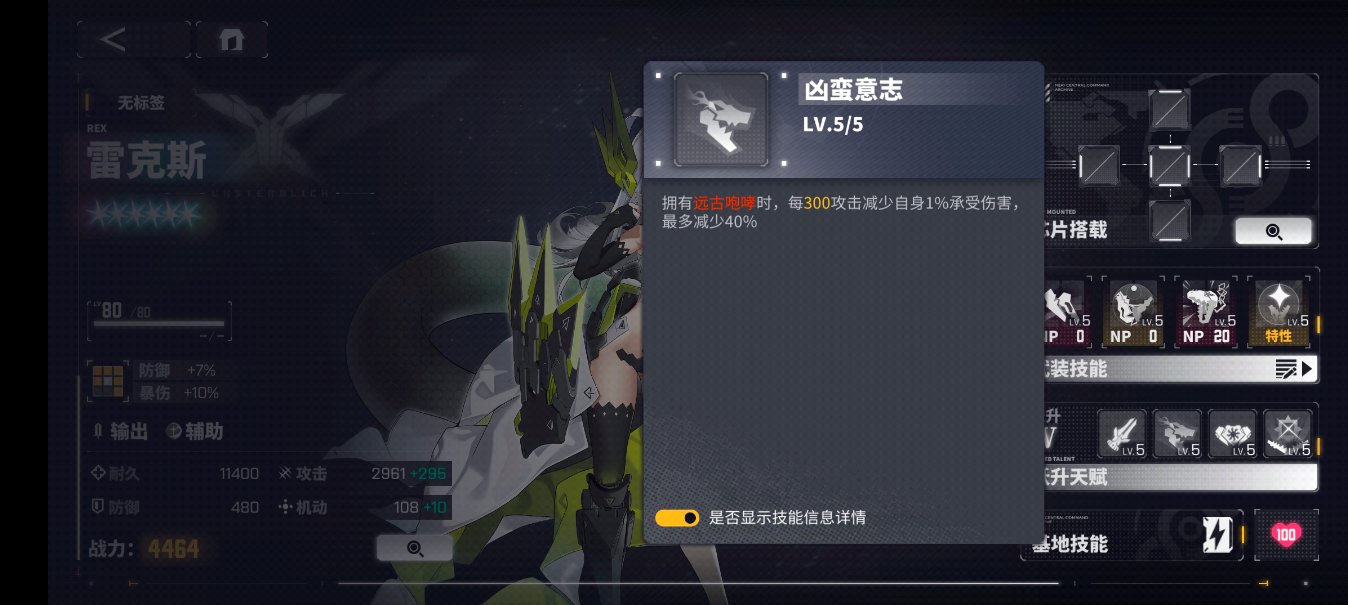The image size is (1348, 605).
Task: Select the sword talent icon
Action: tap(1122, 434)
